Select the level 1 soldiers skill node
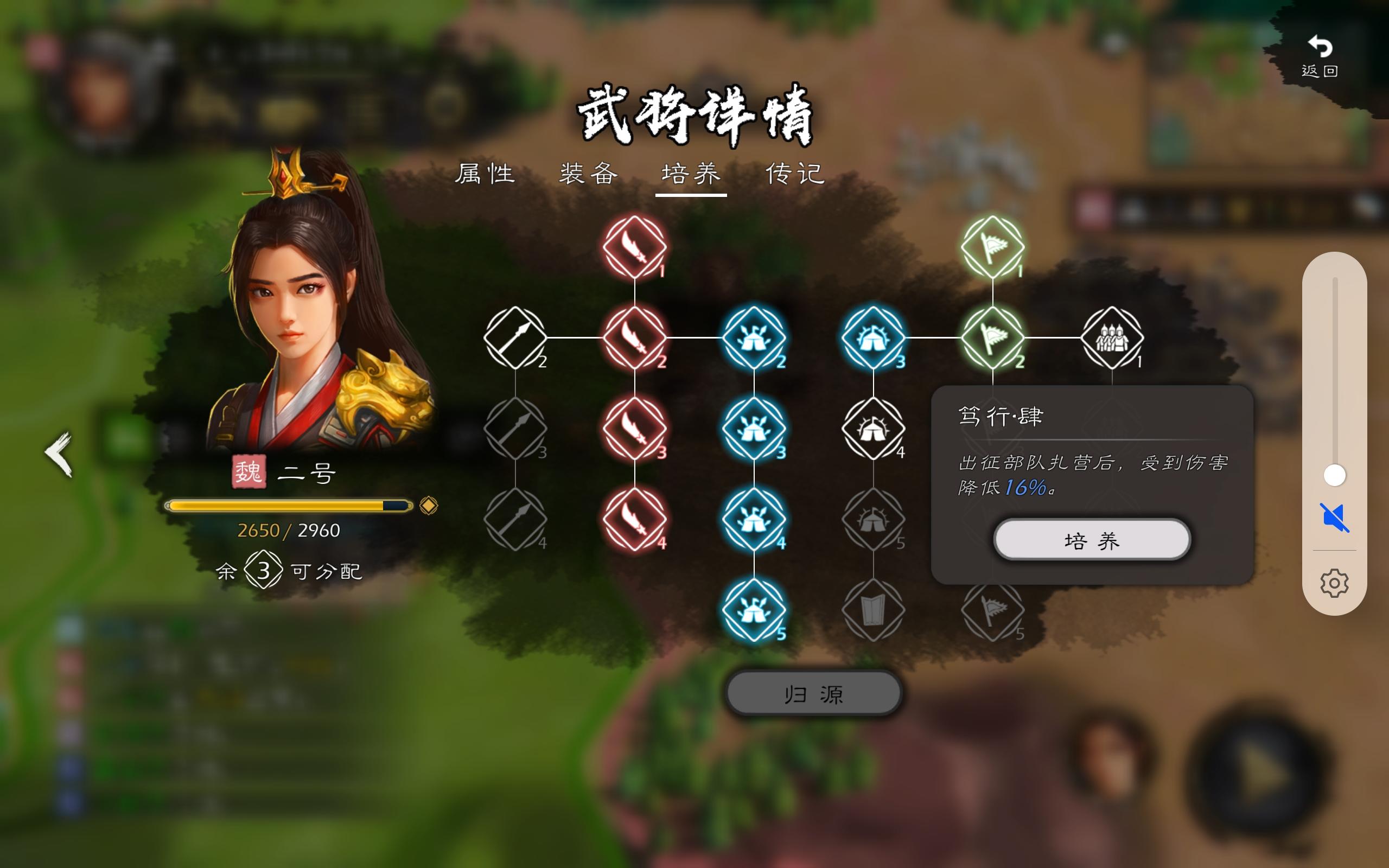Viewport: 1389px width, 868px height. [x=1113, y=339]
